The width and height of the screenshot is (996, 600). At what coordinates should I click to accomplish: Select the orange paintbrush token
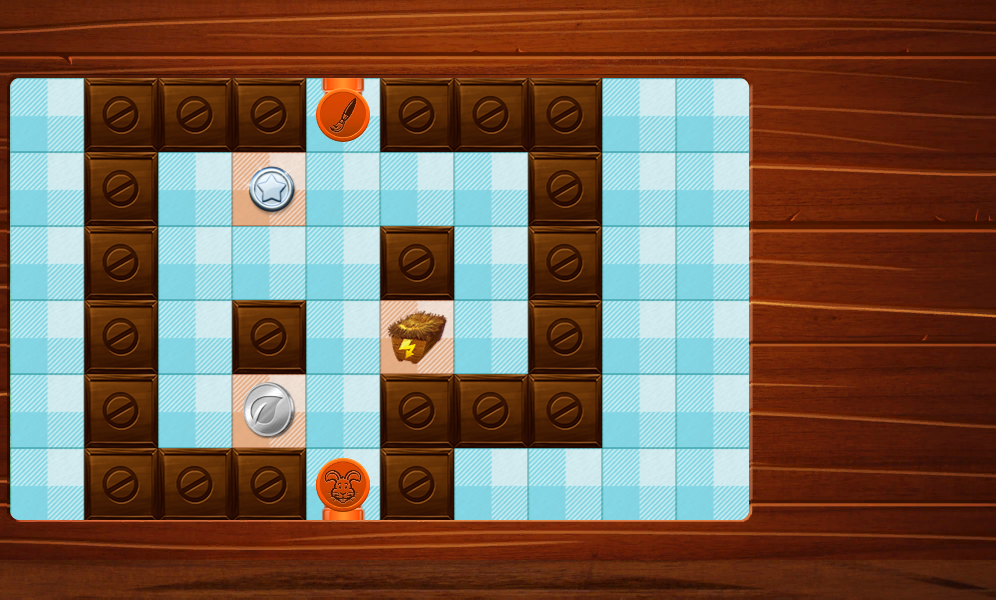pyautogui.click(x=343, y=115)
